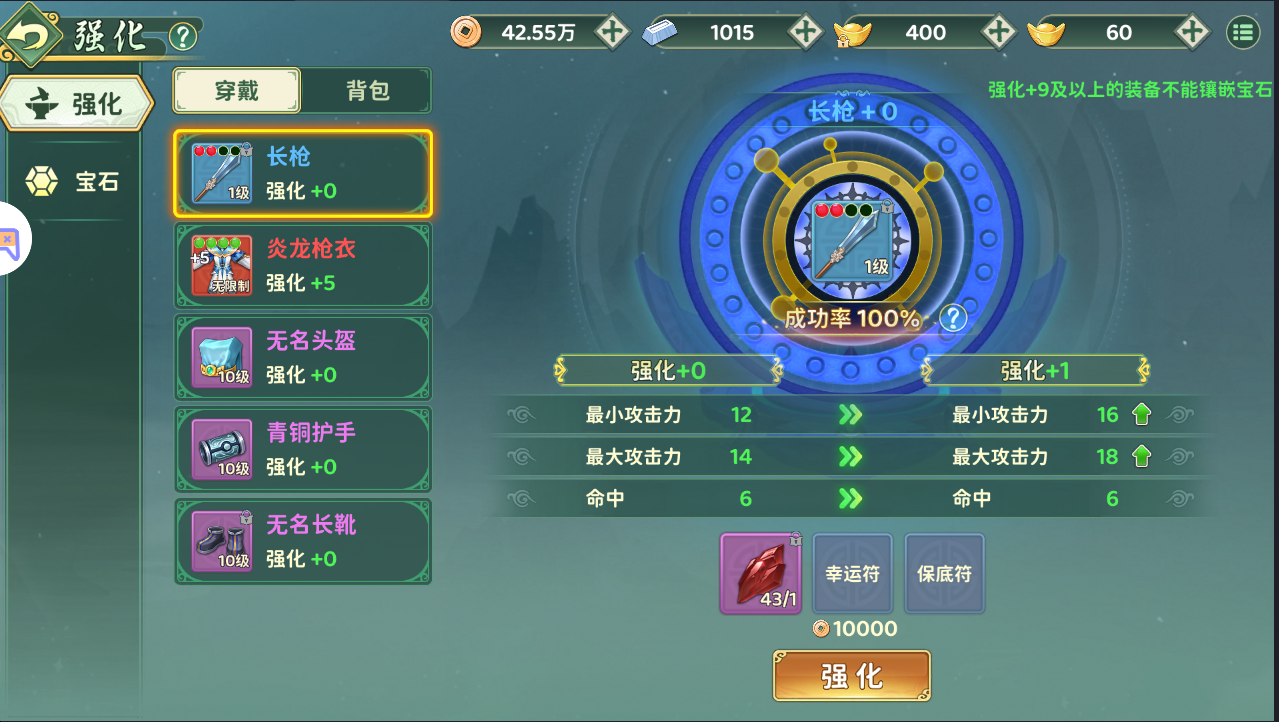Open the help question mark beside 强化 title

pos(183,38)
